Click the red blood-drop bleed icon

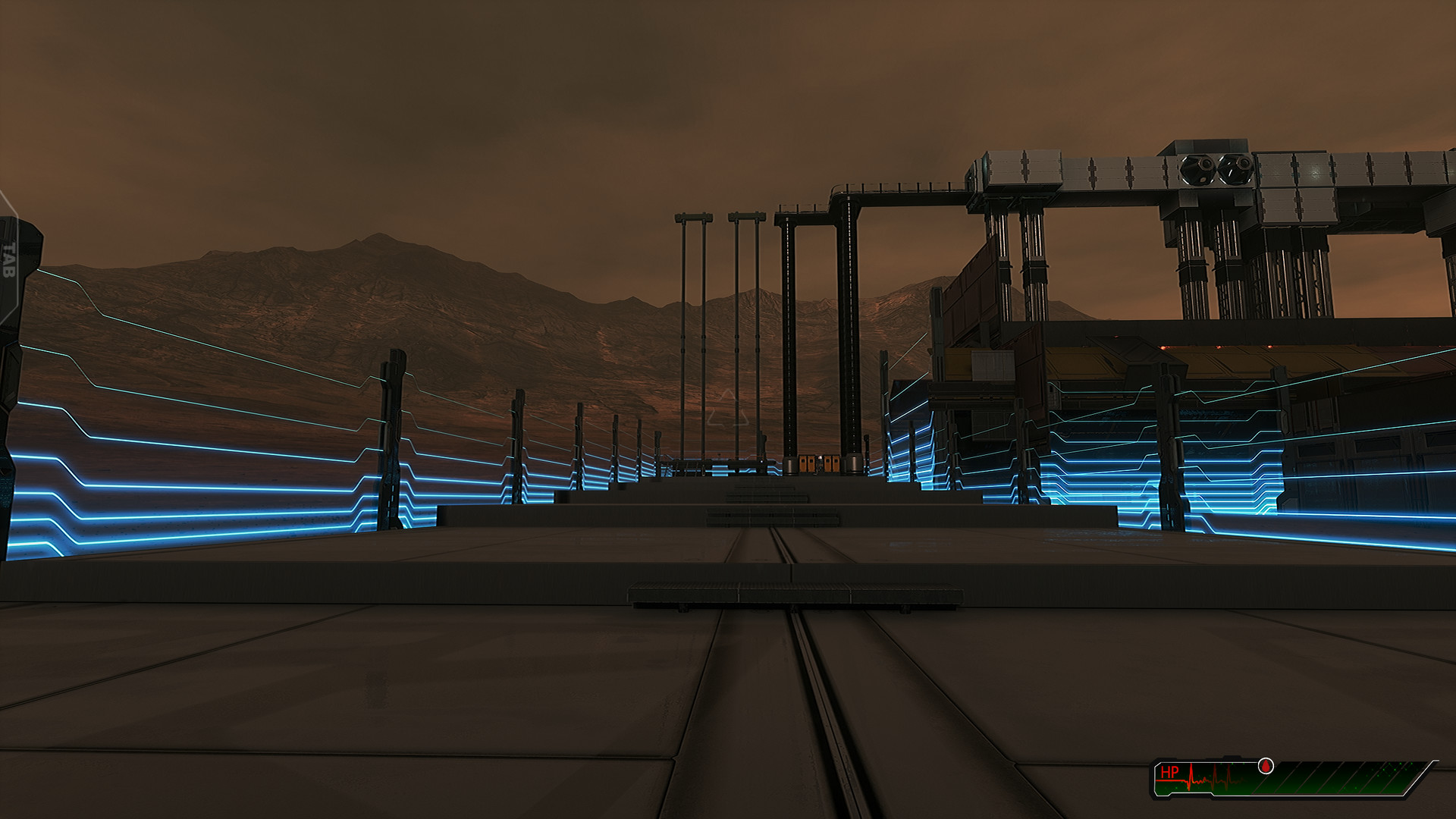(1265, 766)
